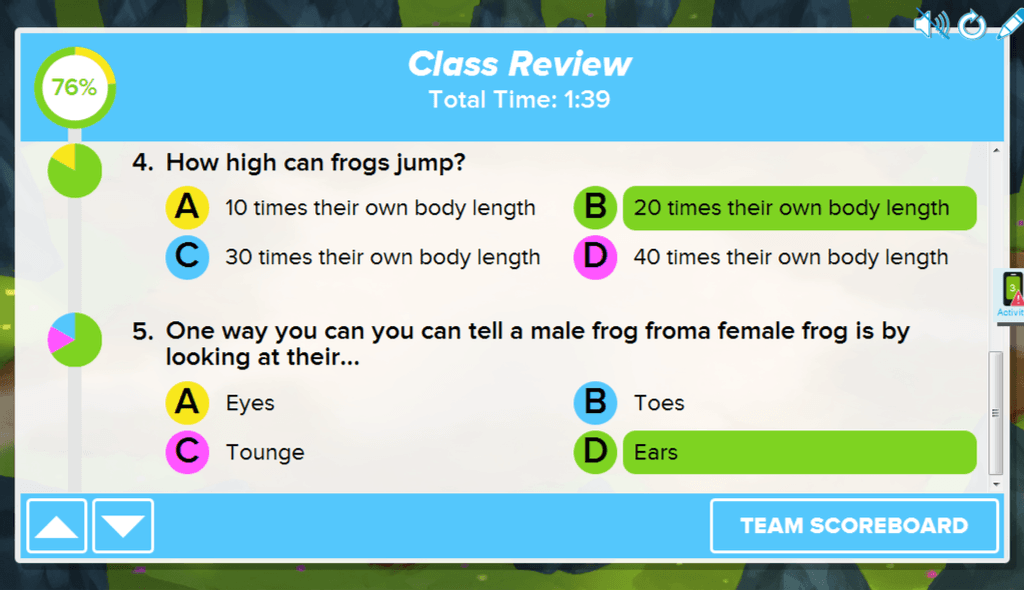Image resolution: width=1024 pixels, height=593 pixels.
Task: Select the pencil edit icon
Action: click(1007, 24)
